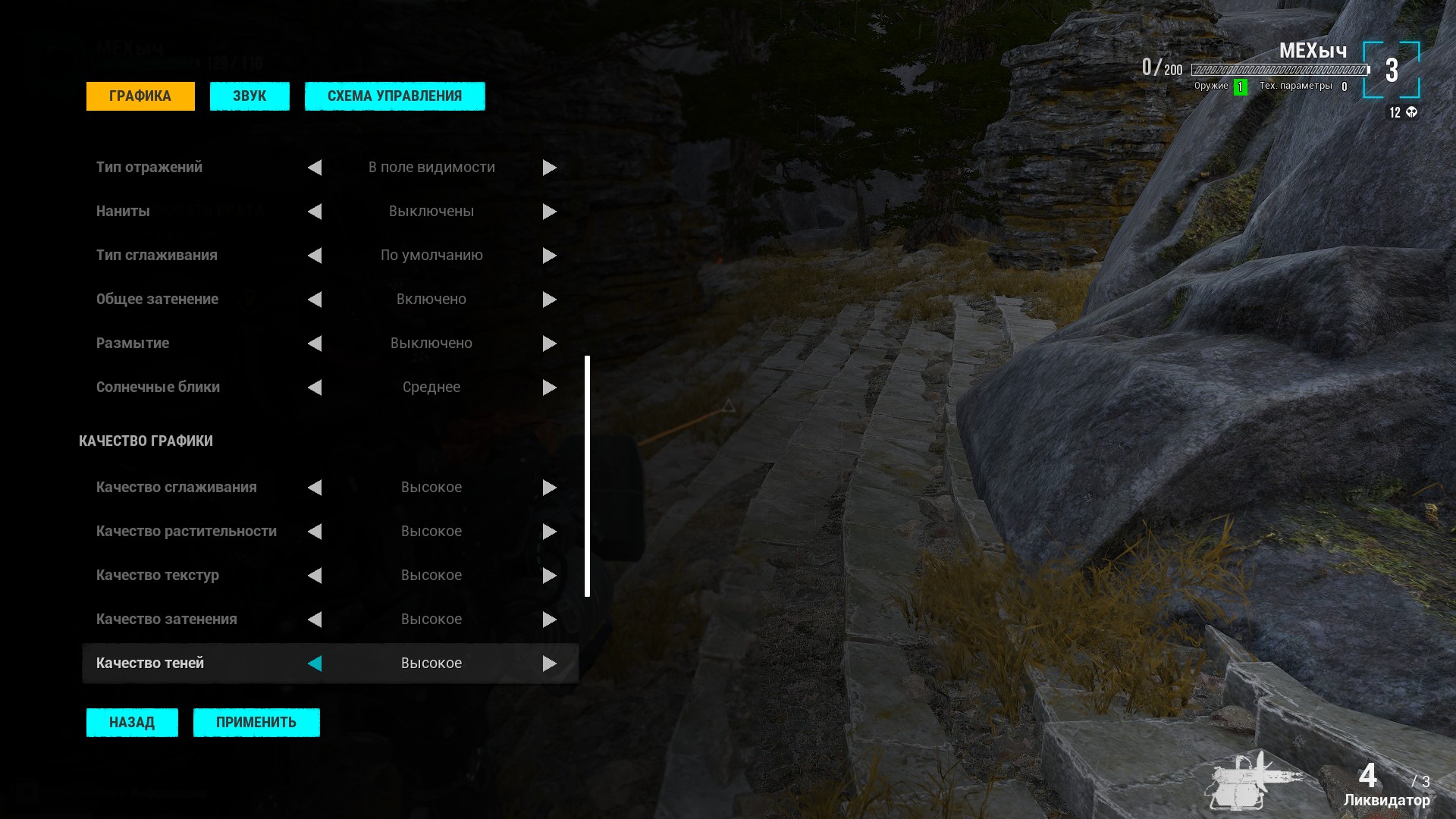Click right arrow for Тип отражений
Screen dimensions: 1456x819
pyautogui.click(x=550, y=168)
